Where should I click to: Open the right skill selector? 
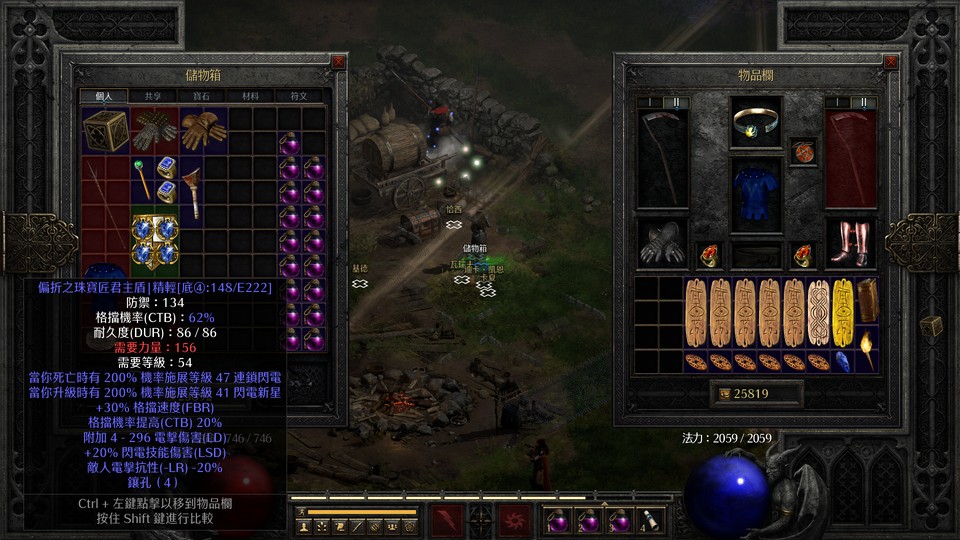tap(516, 520)
